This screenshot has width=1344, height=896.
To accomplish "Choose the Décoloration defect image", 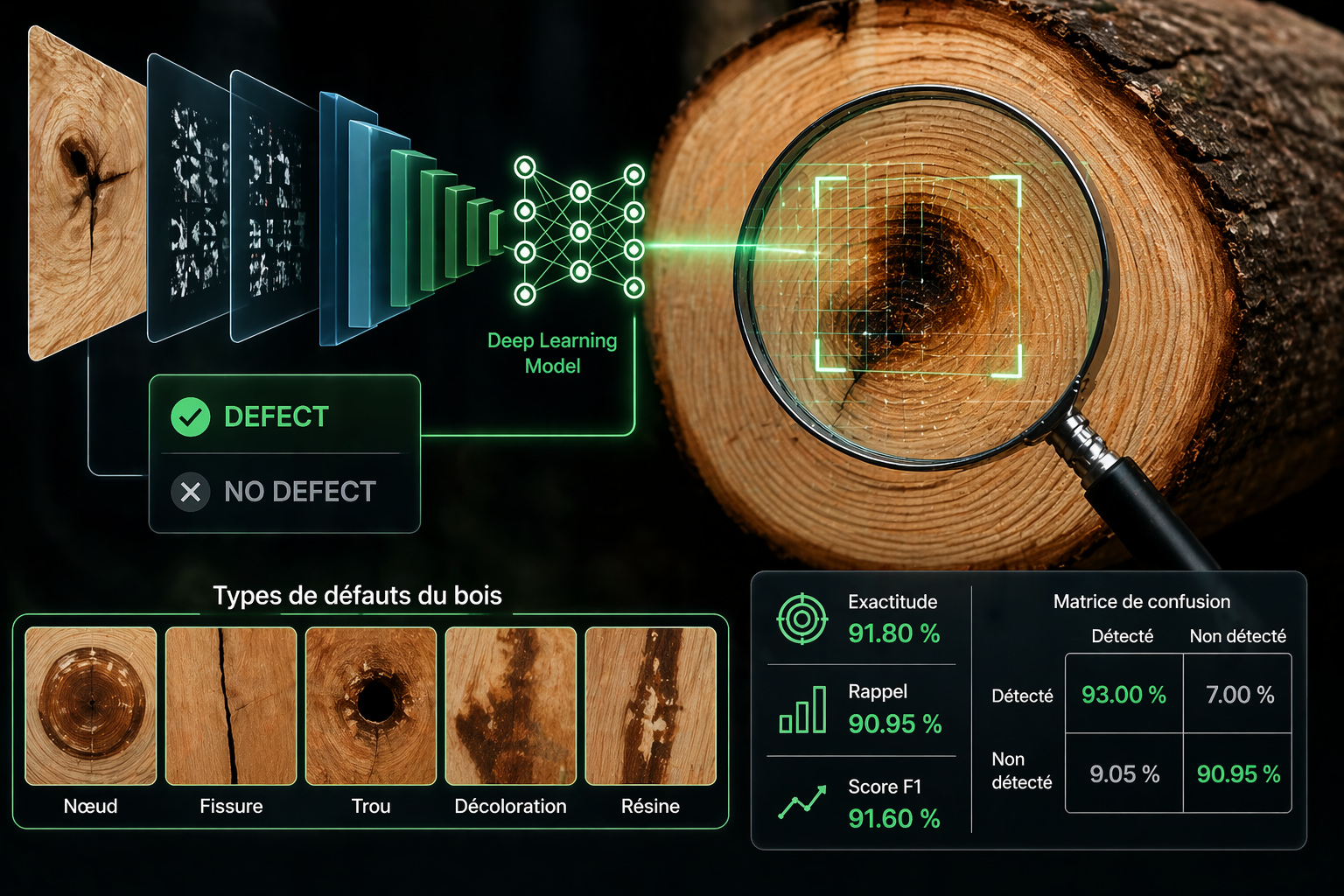I will [511, 705].
